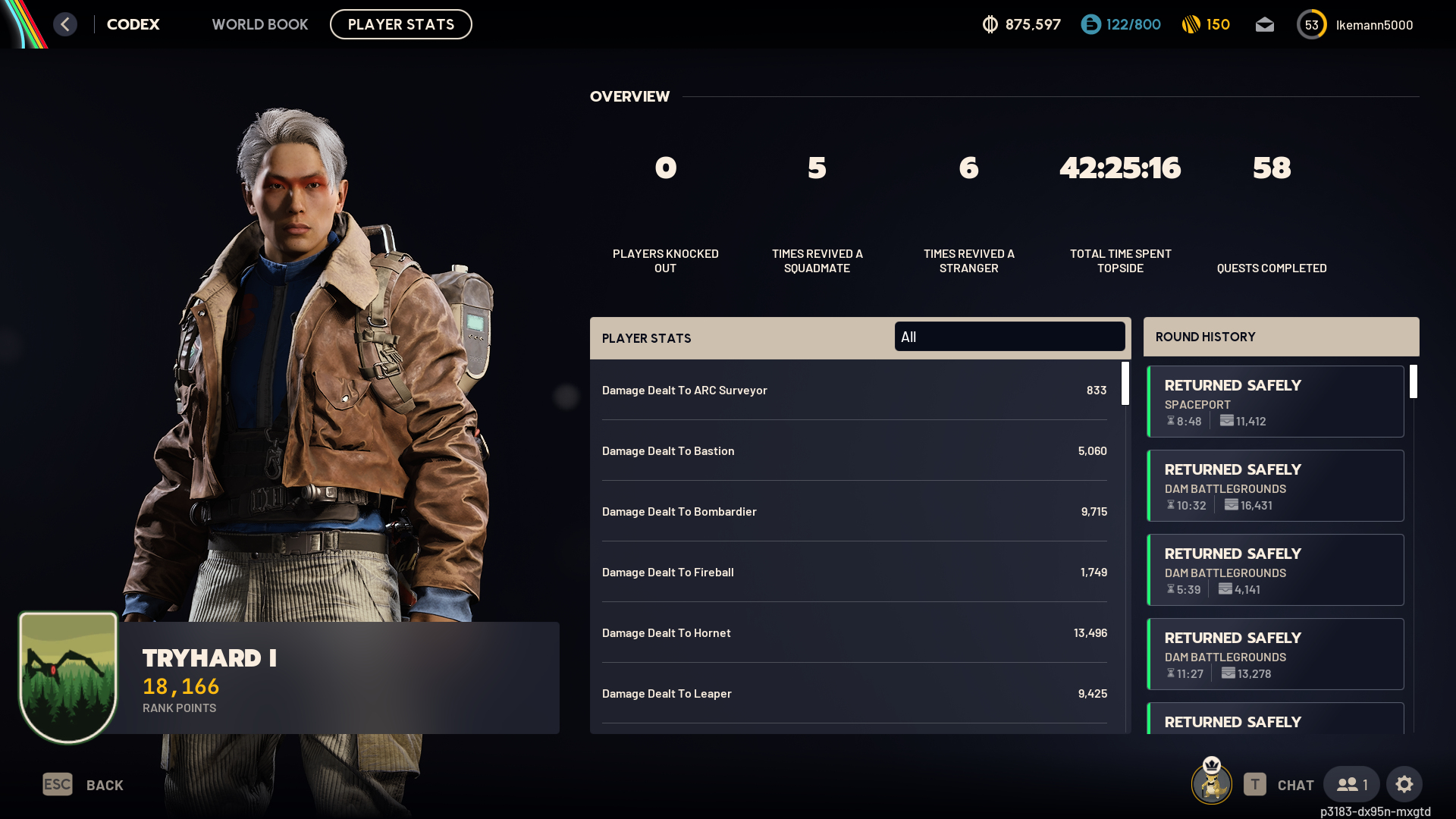The width and height of the screenshot is (1456, 819).
Task: Select the Damage Dealt To Bastion row
Action: click(x=854, y=451)
